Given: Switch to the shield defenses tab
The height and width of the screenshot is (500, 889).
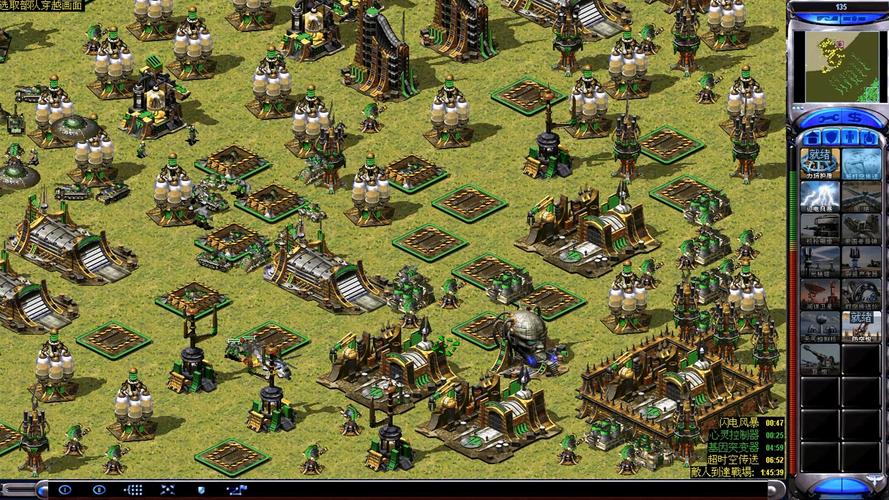Looking at the screenshot, I should [830, 137].
